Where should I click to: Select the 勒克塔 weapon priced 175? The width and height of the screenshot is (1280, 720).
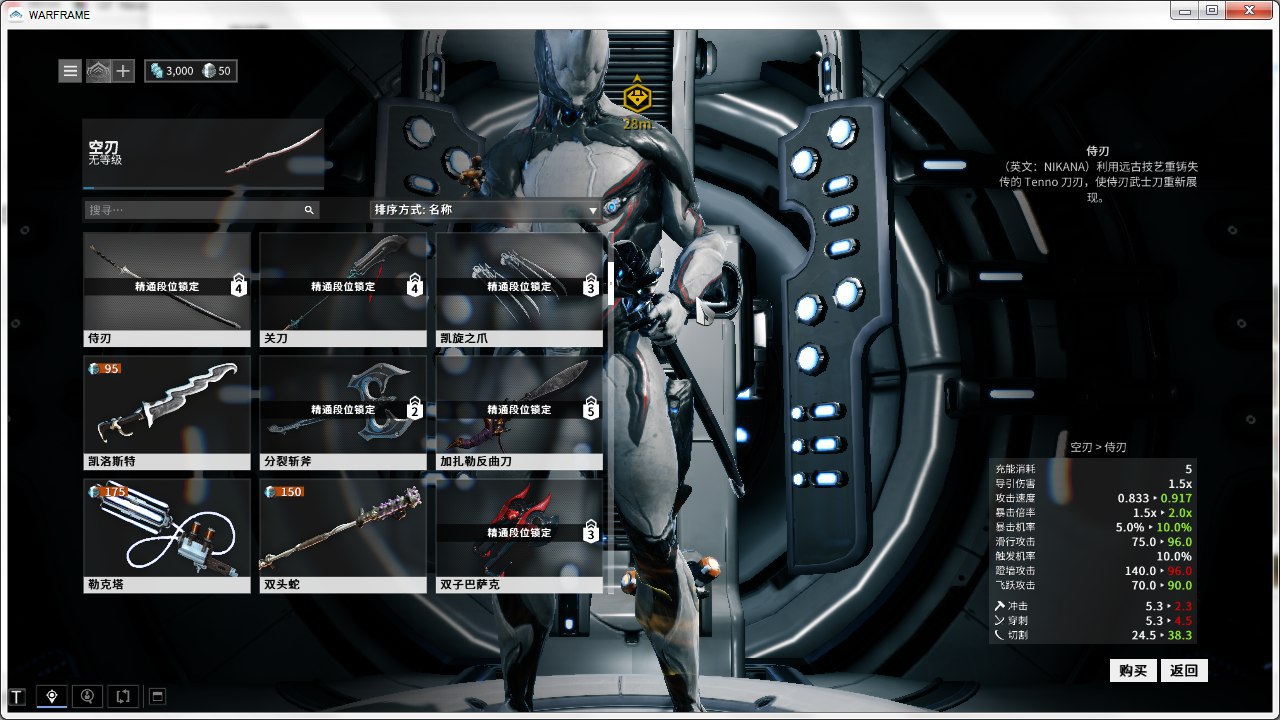click(167, 536)
